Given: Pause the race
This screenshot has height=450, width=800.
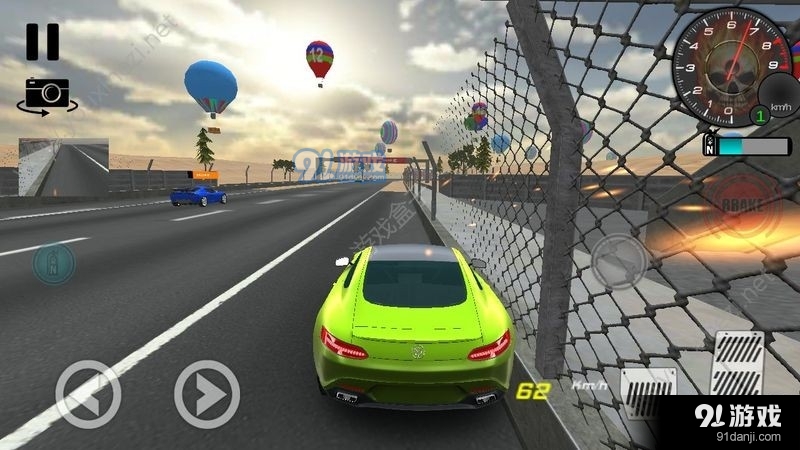Looking at the screenshot, I should click(42, 42).
